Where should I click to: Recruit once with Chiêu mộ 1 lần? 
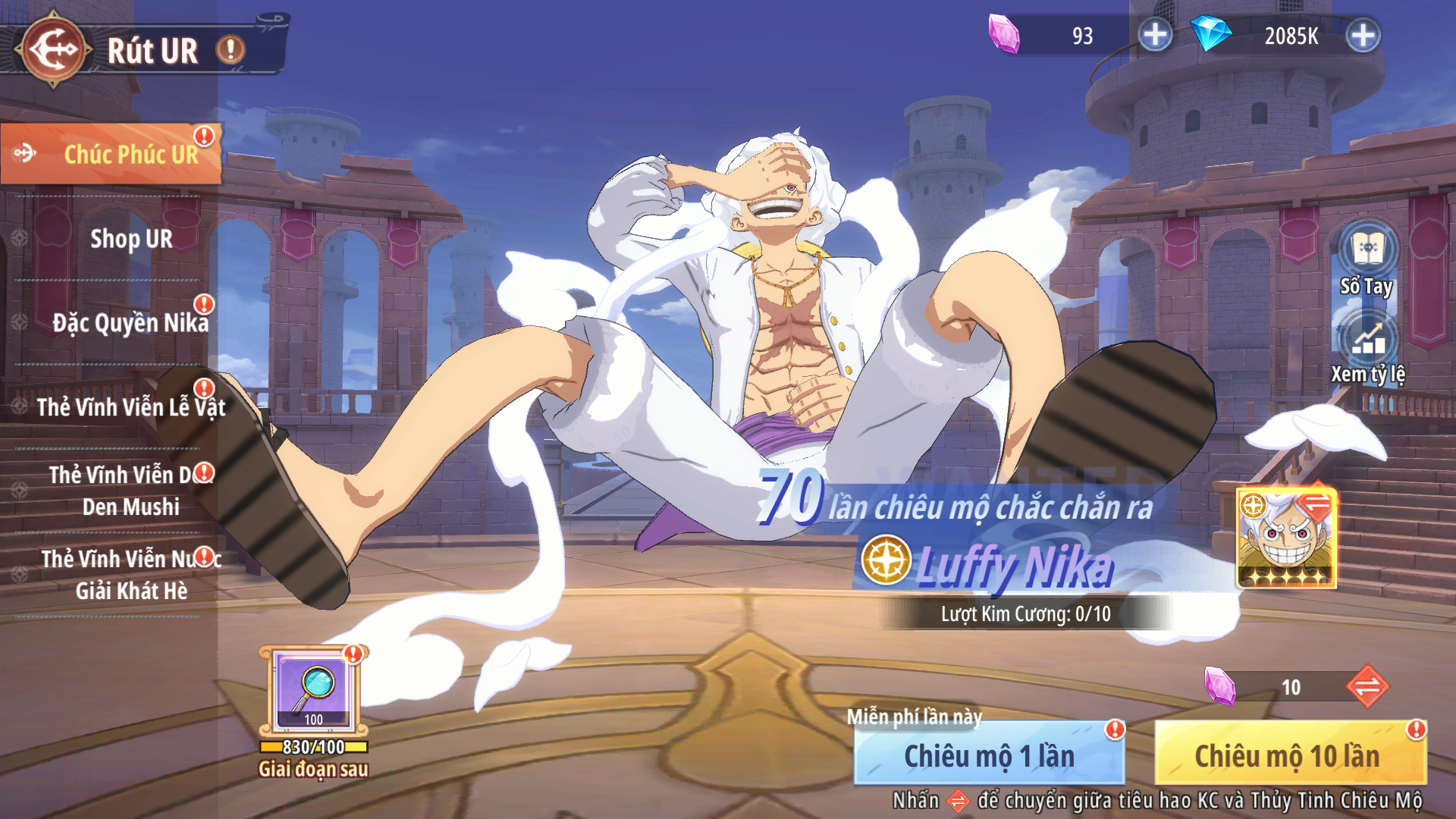(989, 755)
